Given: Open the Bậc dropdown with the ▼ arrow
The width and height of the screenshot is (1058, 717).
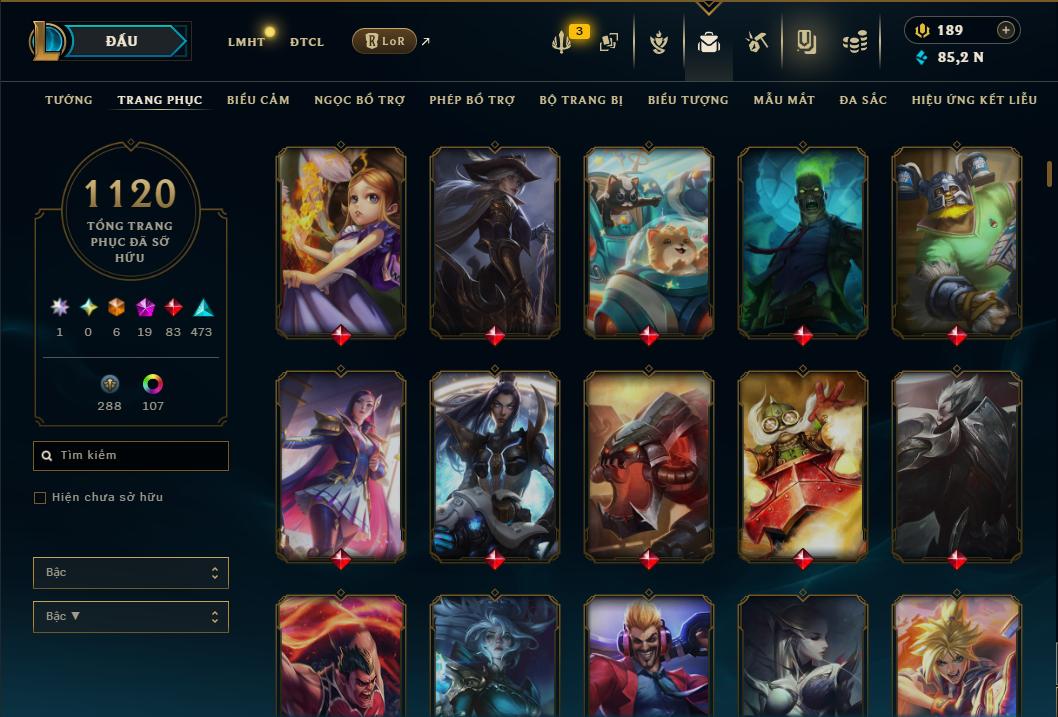Looking at the screenshot, I should (x=130, y=617).
